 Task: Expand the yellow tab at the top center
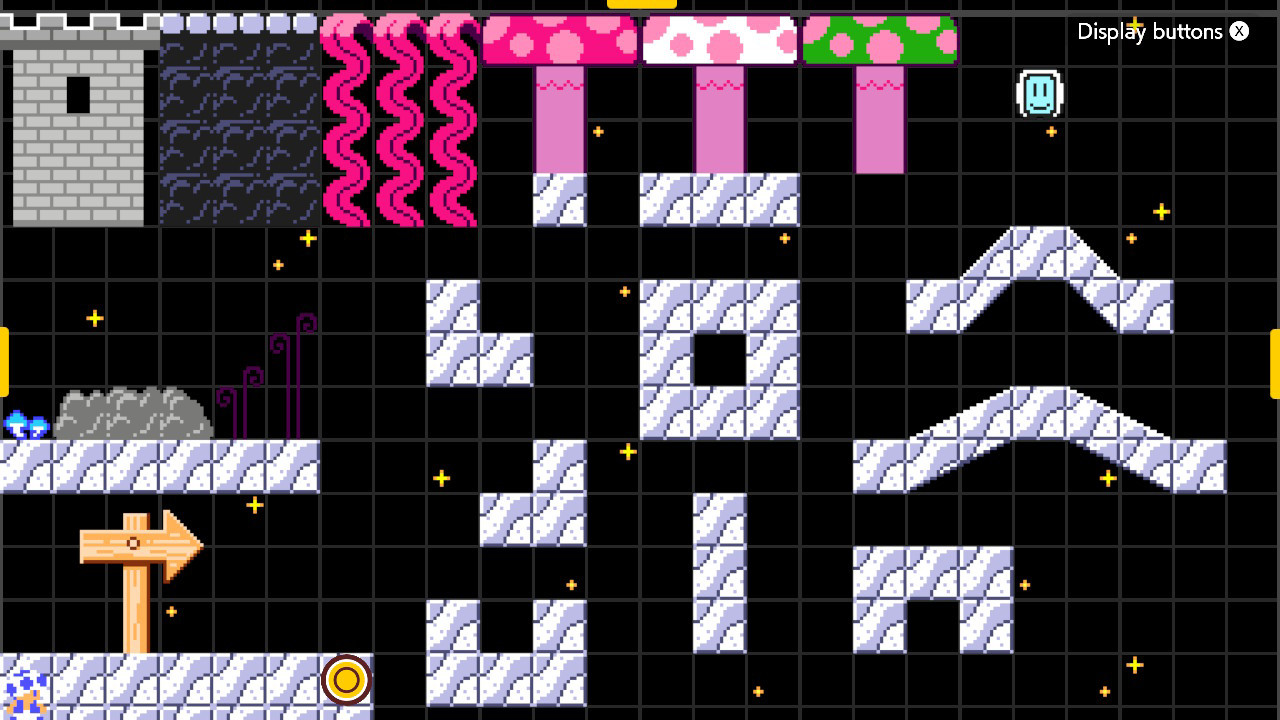coord(641,4)
